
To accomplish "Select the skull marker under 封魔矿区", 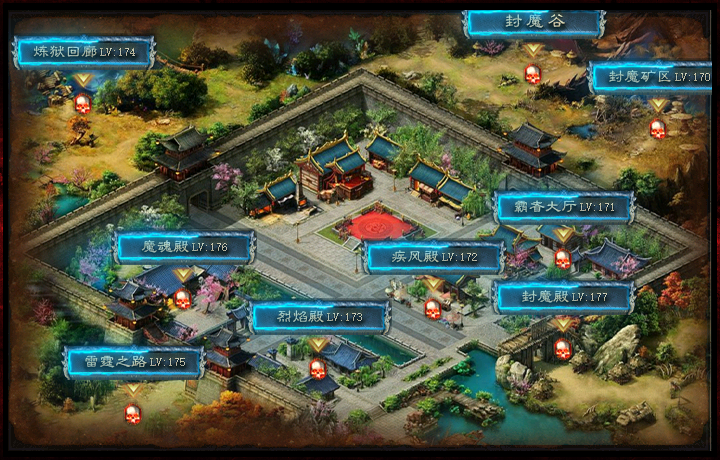I will [657, 128].
